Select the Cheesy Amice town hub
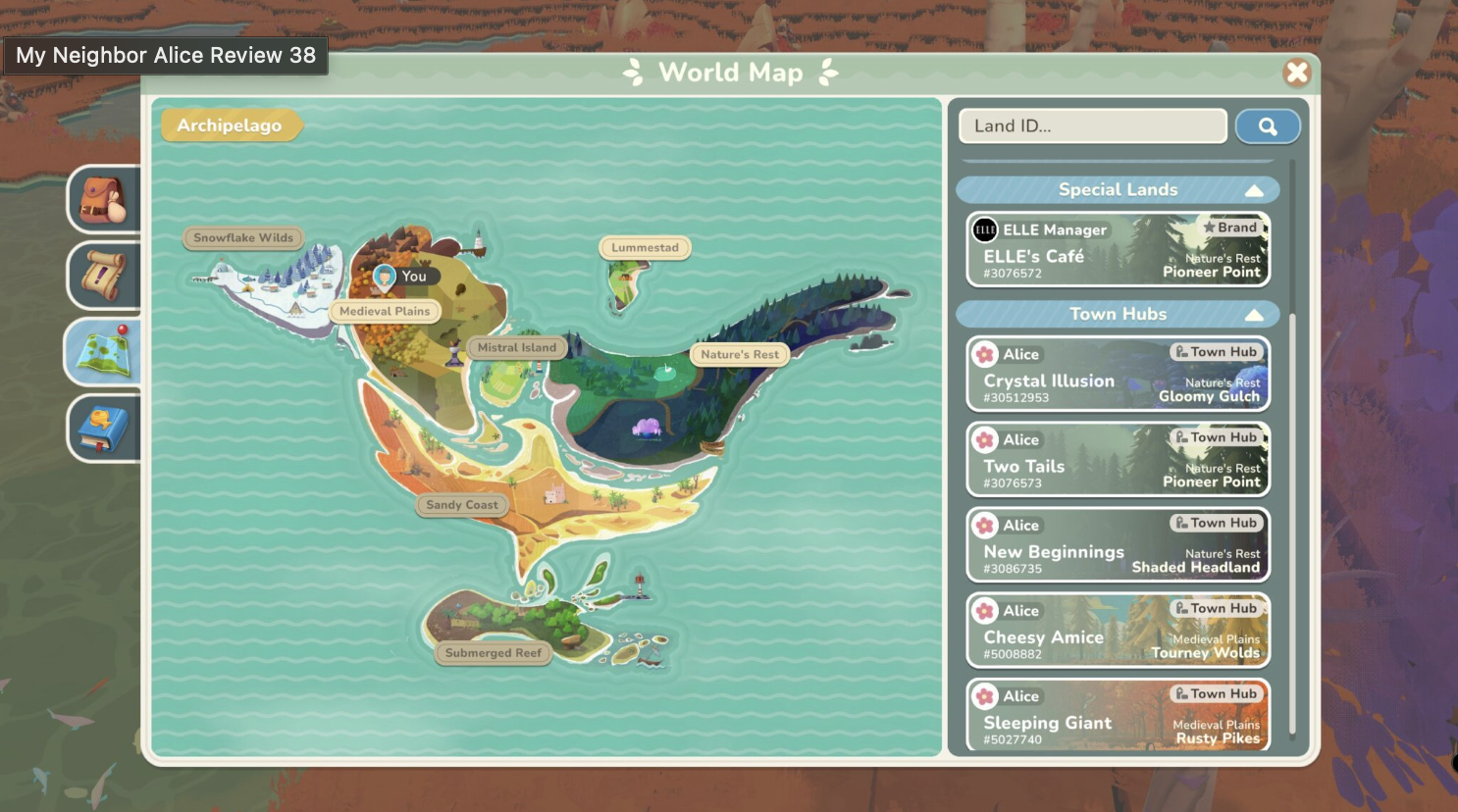Image resolution: width=1458 pixels, height=812 pixels. (1118, 631)
